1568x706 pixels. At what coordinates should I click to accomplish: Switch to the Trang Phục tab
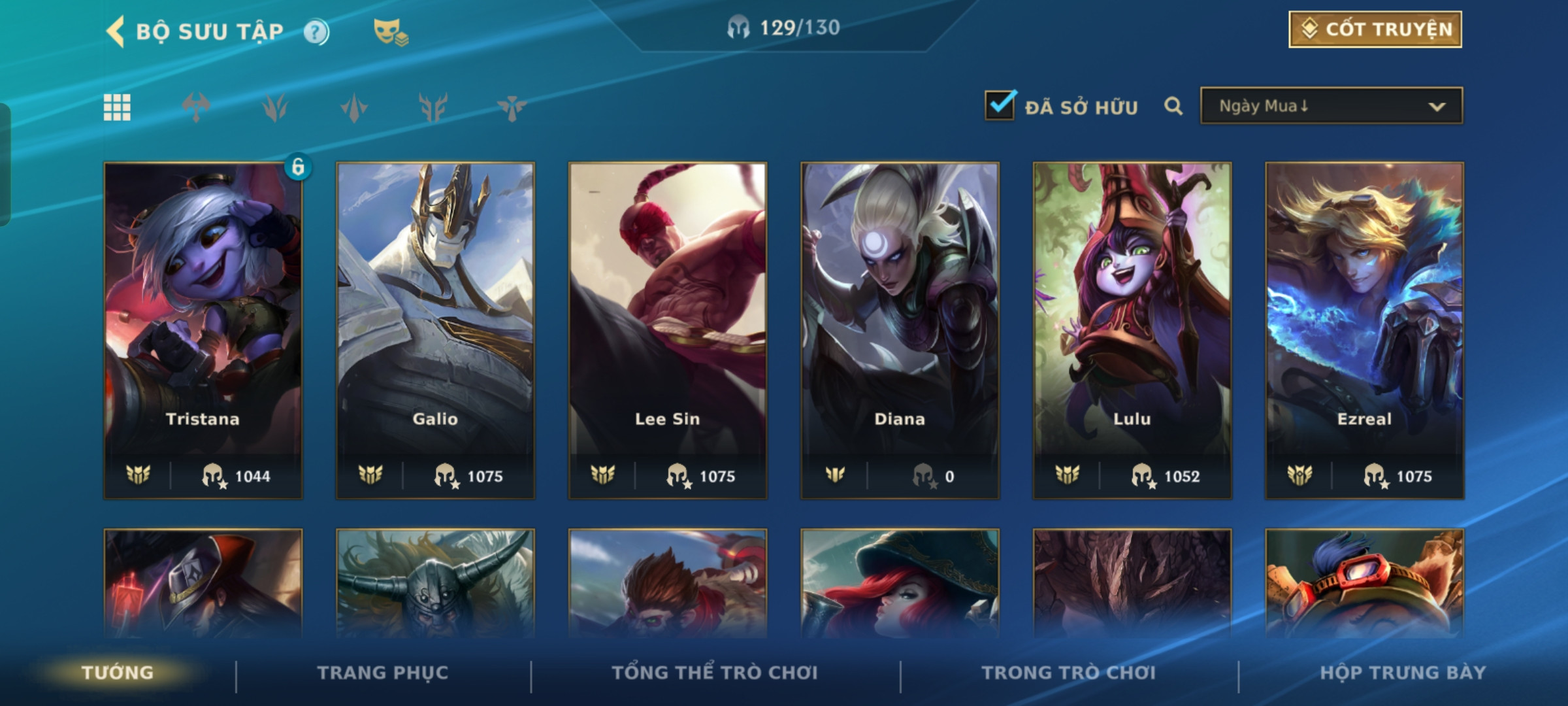(x=383, y=673)
